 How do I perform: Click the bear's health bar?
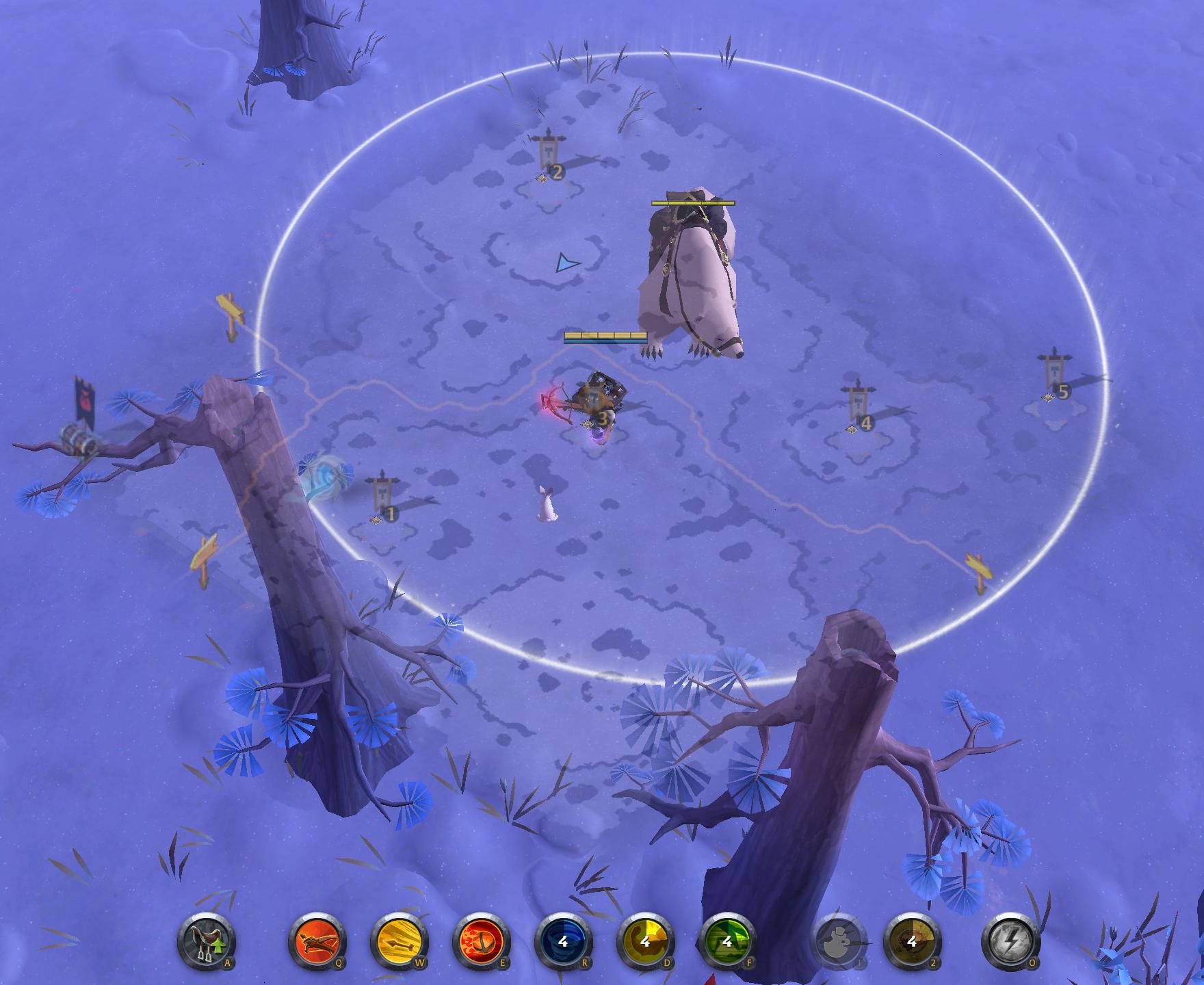coord(693,203)
